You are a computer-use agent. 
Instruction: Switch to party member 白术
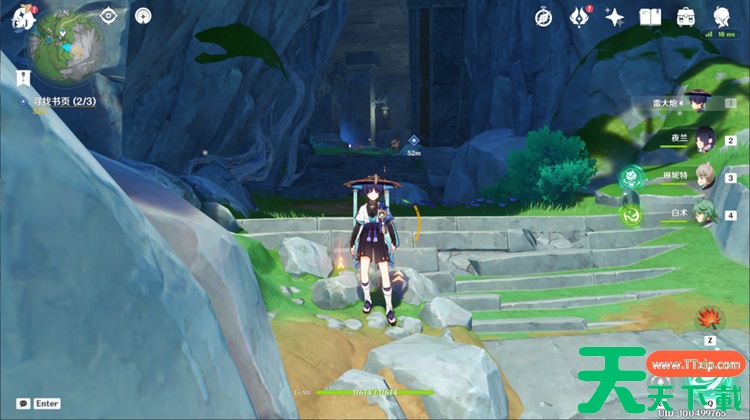pyautogui.click(x=706, y=213)
